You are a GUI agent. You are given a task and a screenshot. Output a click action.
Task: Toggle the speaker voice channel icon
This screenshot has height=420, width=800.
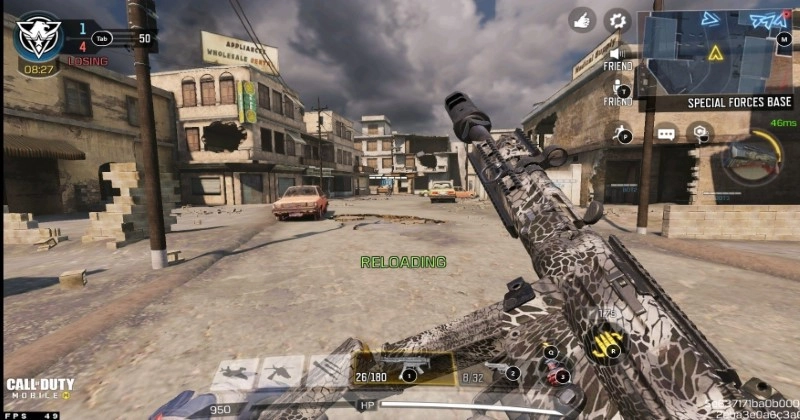pos(618,54)
